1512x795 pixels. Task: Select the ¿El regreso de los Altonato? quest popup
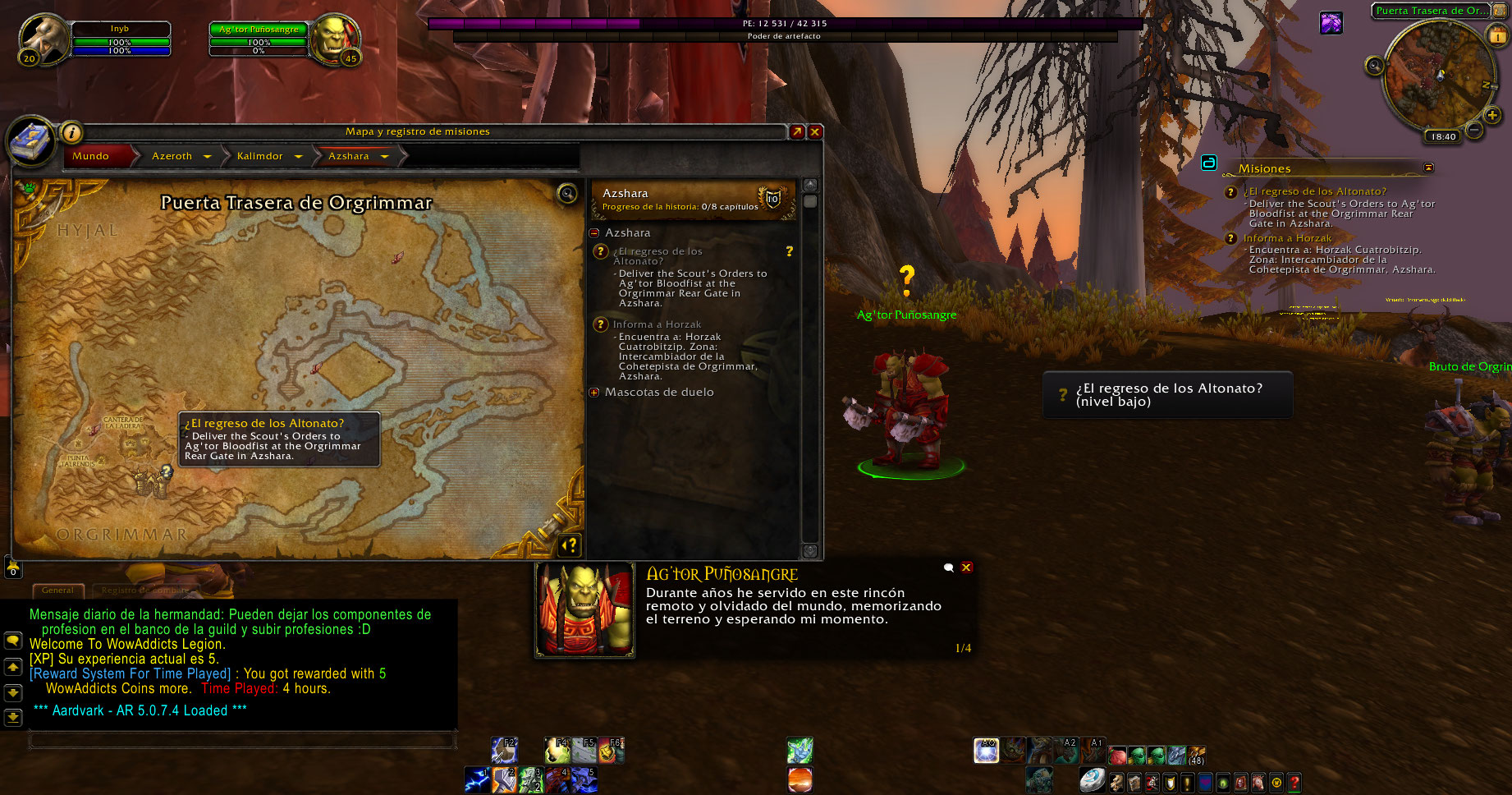click(1167, 395)
